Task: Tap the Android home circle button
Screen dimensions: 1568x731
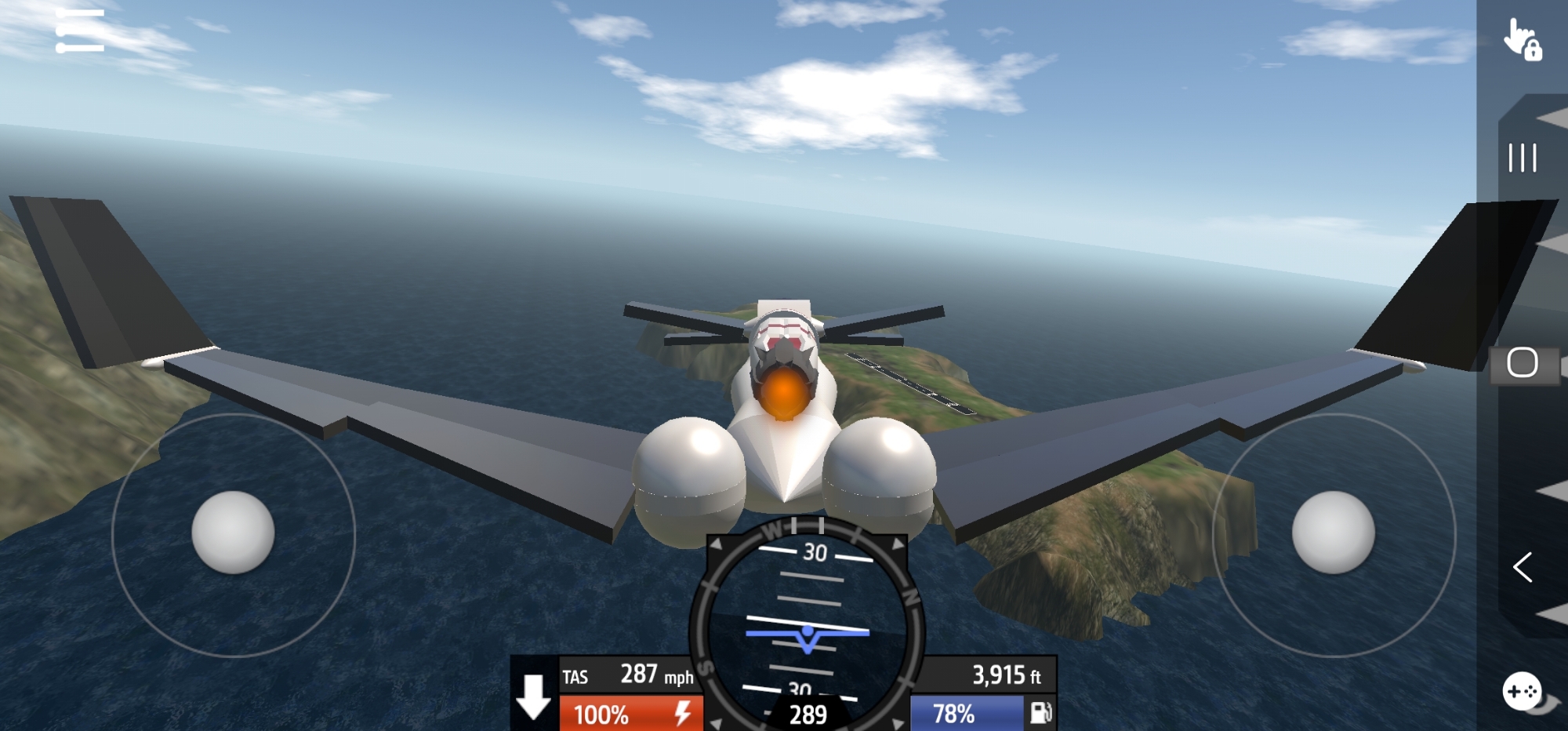Action: (x=1522, y=363)
